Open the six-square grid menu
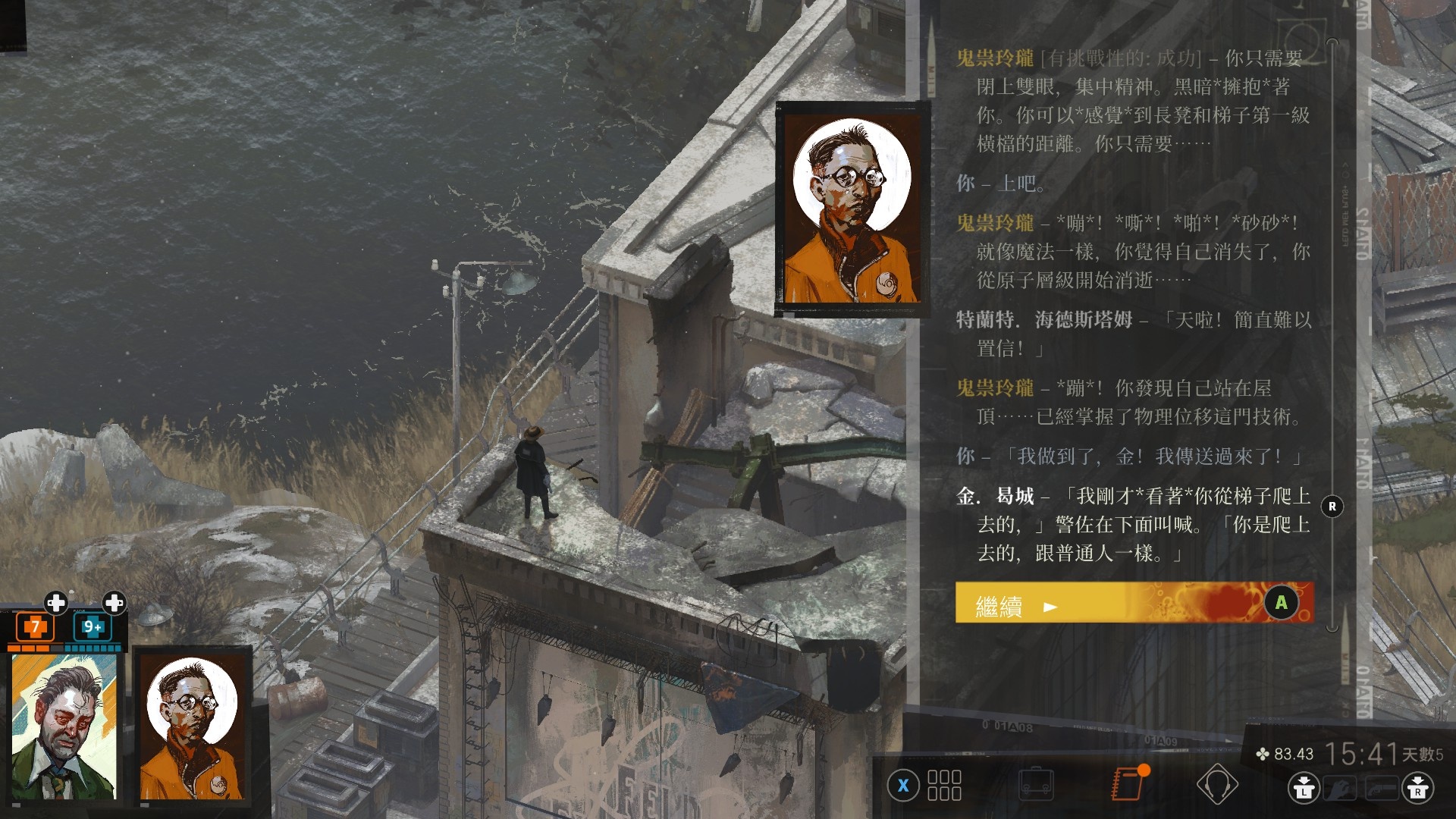Viewport: 1456px width, 819px height. 944,786
